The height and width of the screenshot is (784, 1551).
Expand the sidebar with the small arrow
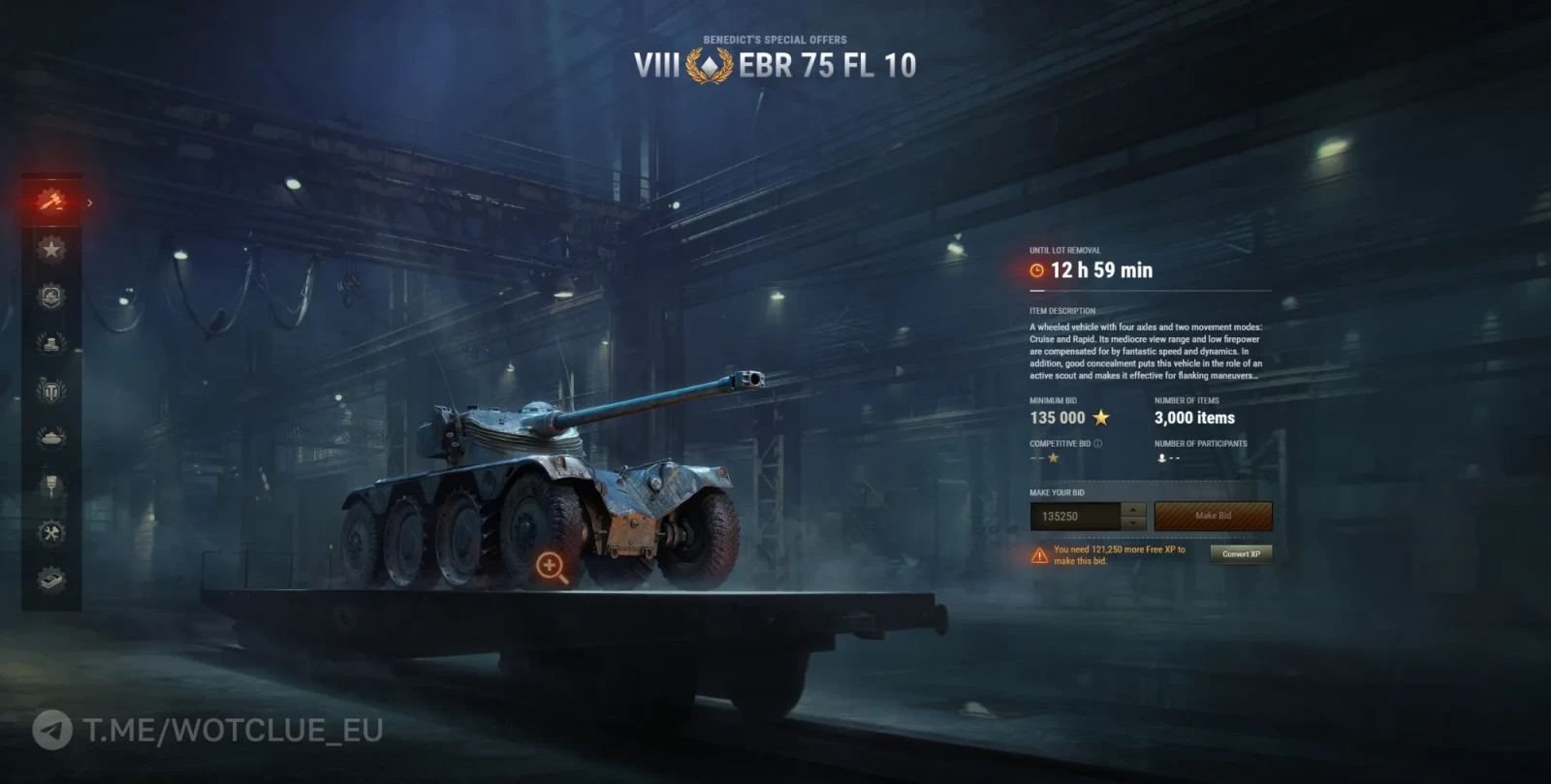click(89, 203)
